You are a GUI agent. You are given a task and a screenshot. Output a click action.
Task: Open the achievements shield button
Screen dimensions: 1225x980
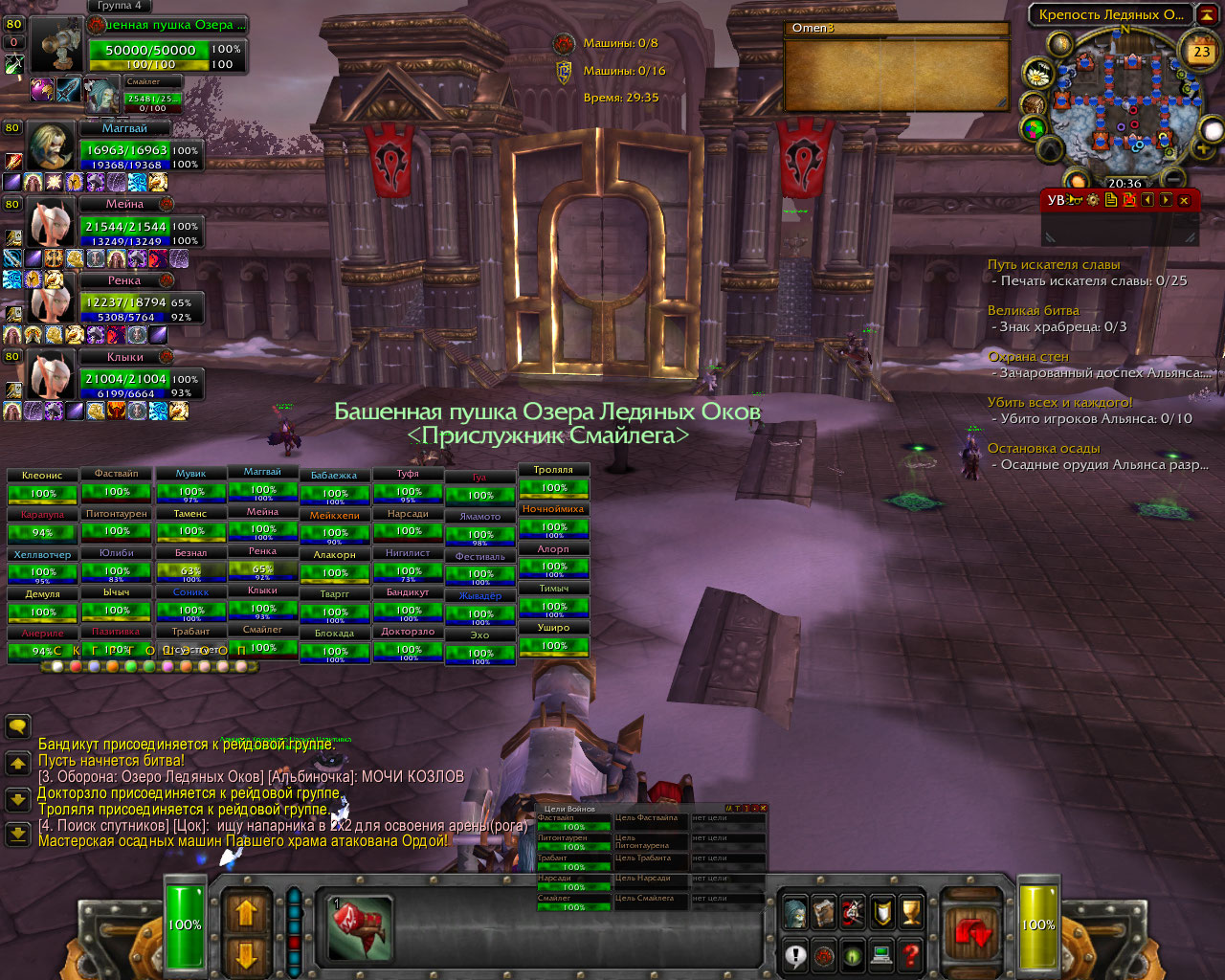coord(882,913)
